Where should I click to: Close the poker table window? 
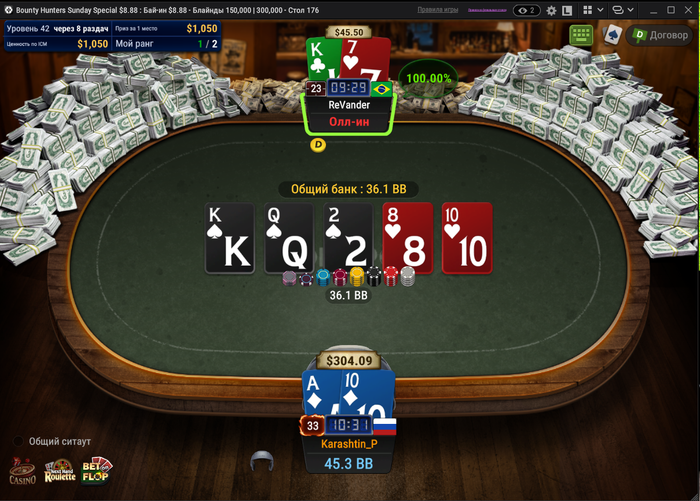(x=687, y=10)
